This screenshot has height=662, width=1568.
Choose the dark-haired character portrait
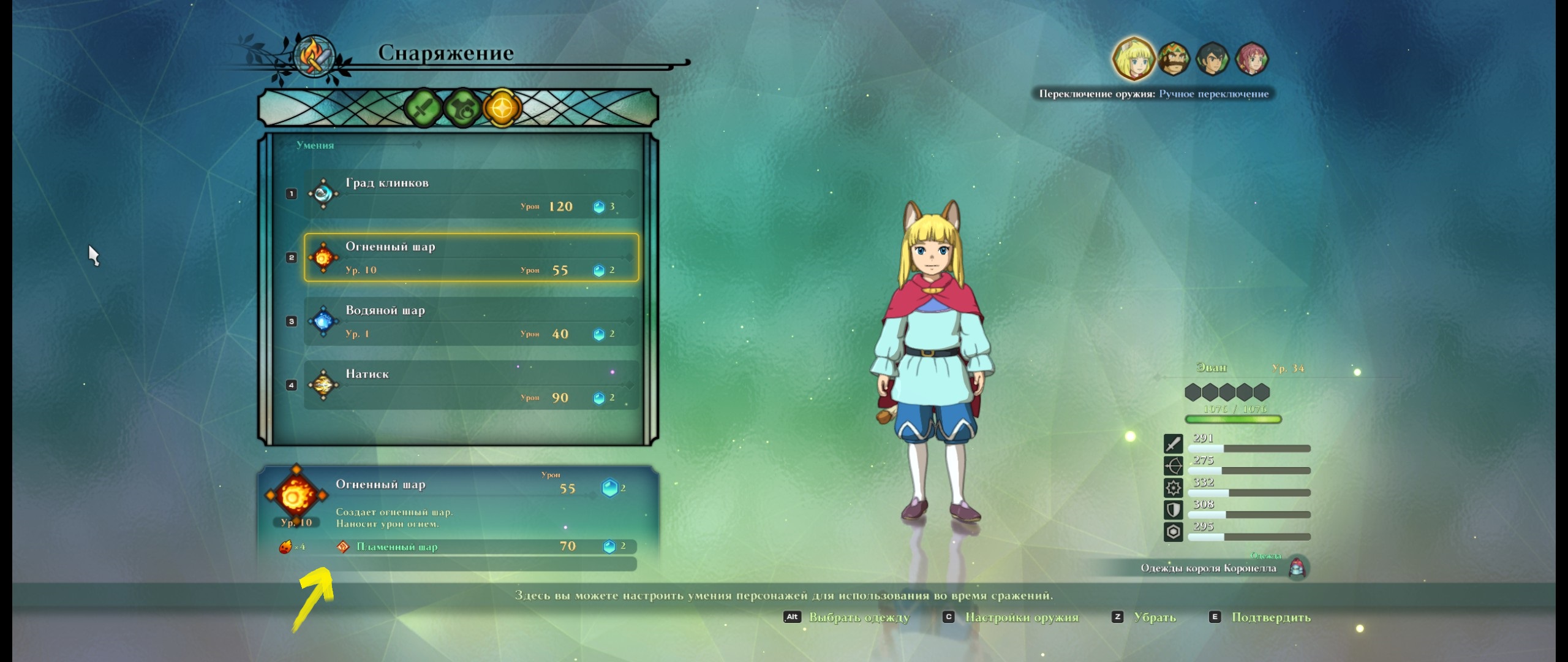pos(1212,59)
